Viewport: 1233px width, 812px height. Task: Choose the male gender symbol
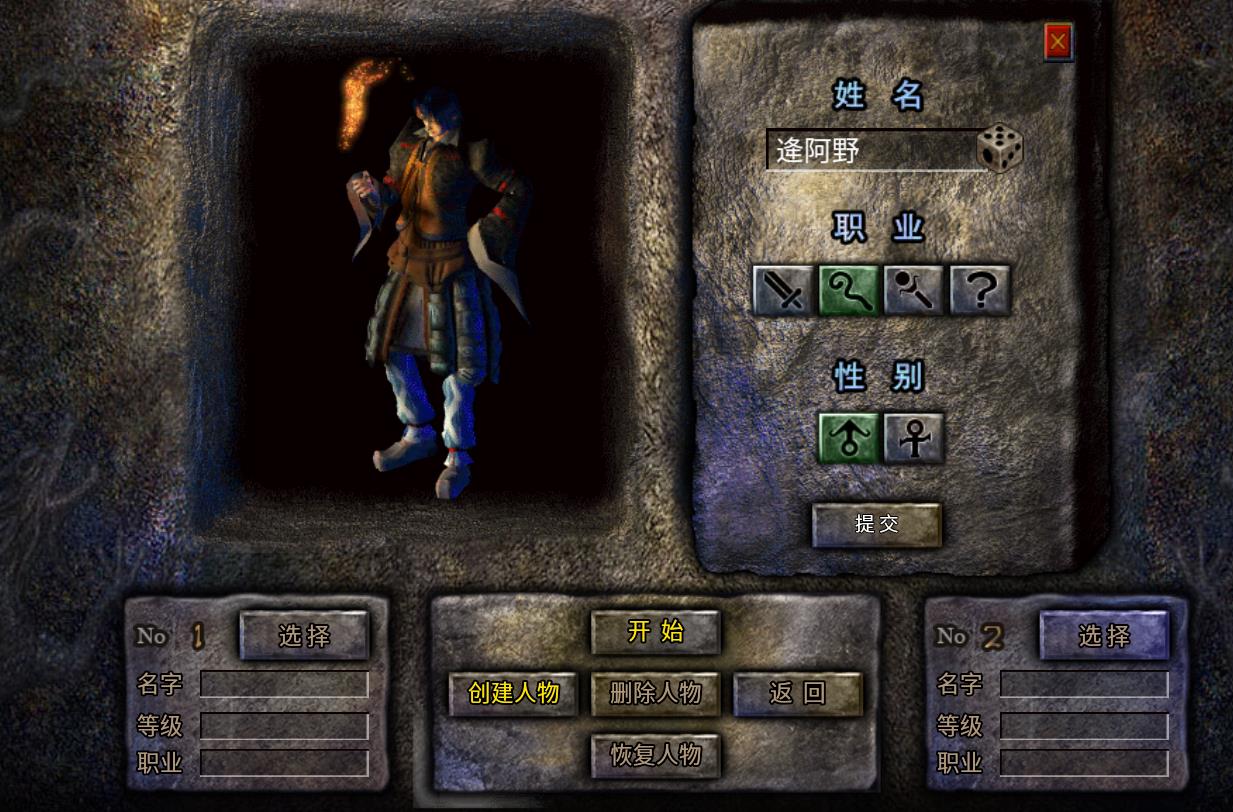pos(849,438)
